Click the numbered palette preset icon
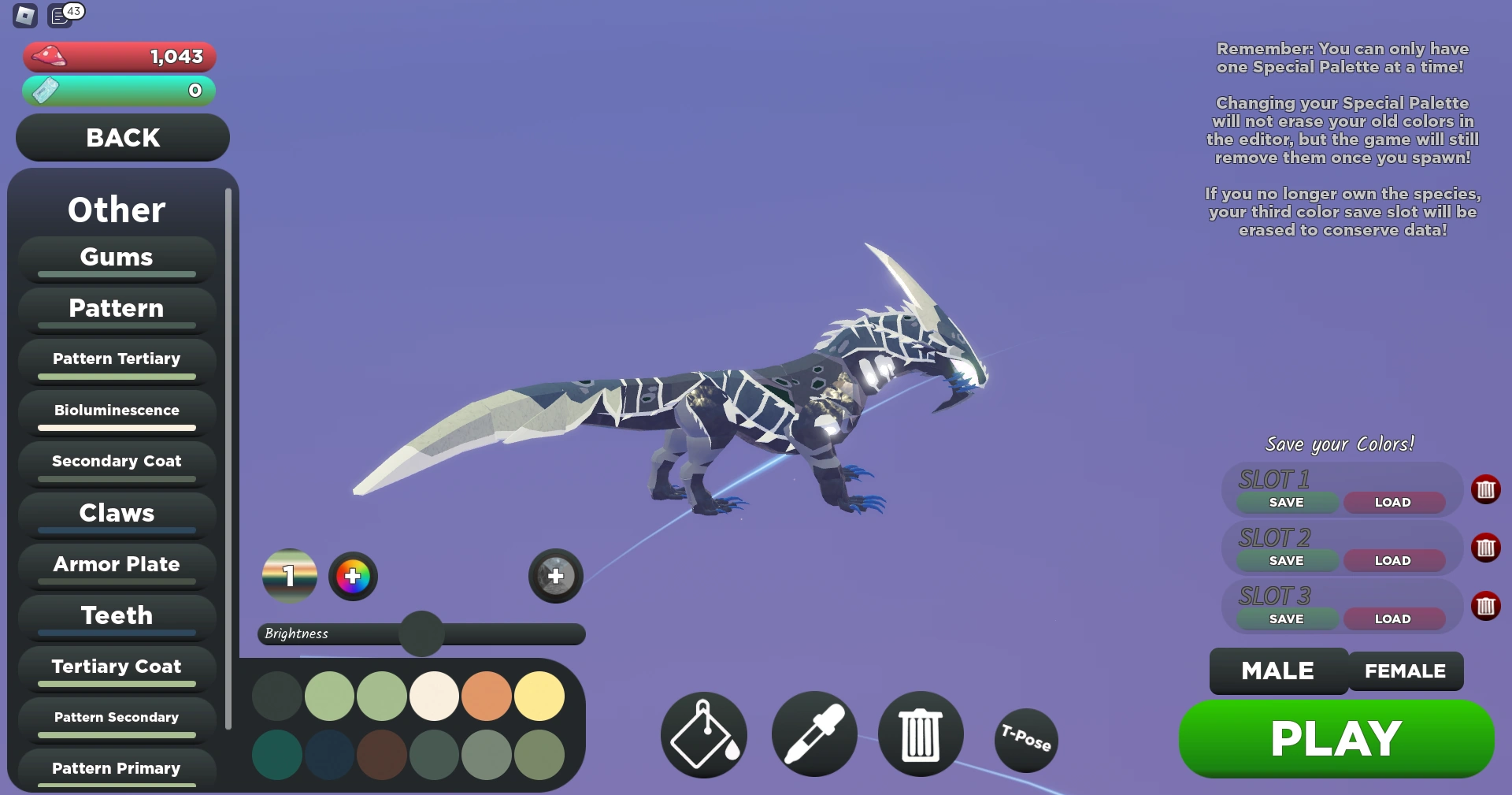The height and width of the screenshot is (795, 1512). (x=289, y=576)
